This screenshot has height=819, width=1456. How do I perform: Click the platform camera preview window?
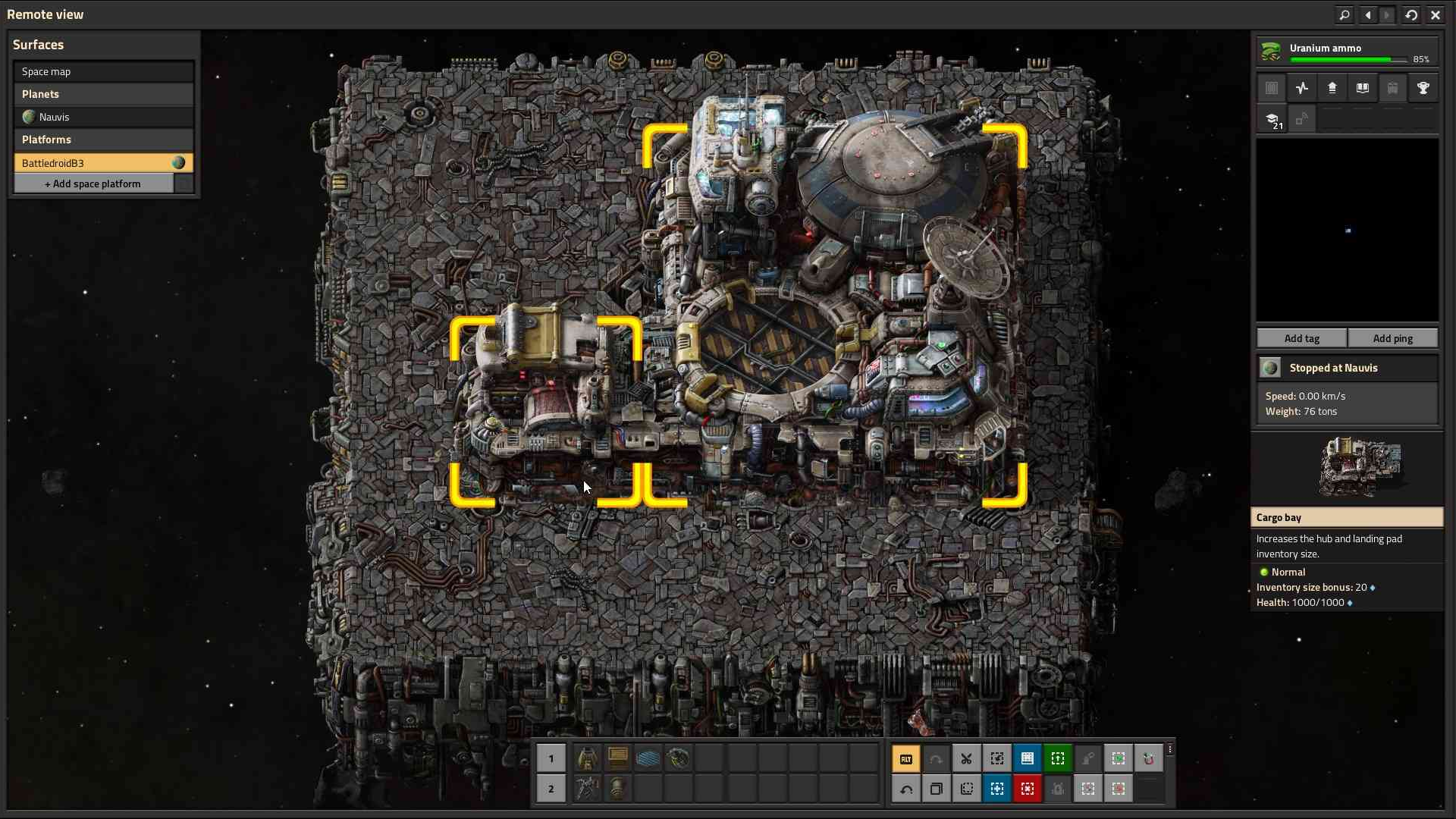pos(1347,227)
